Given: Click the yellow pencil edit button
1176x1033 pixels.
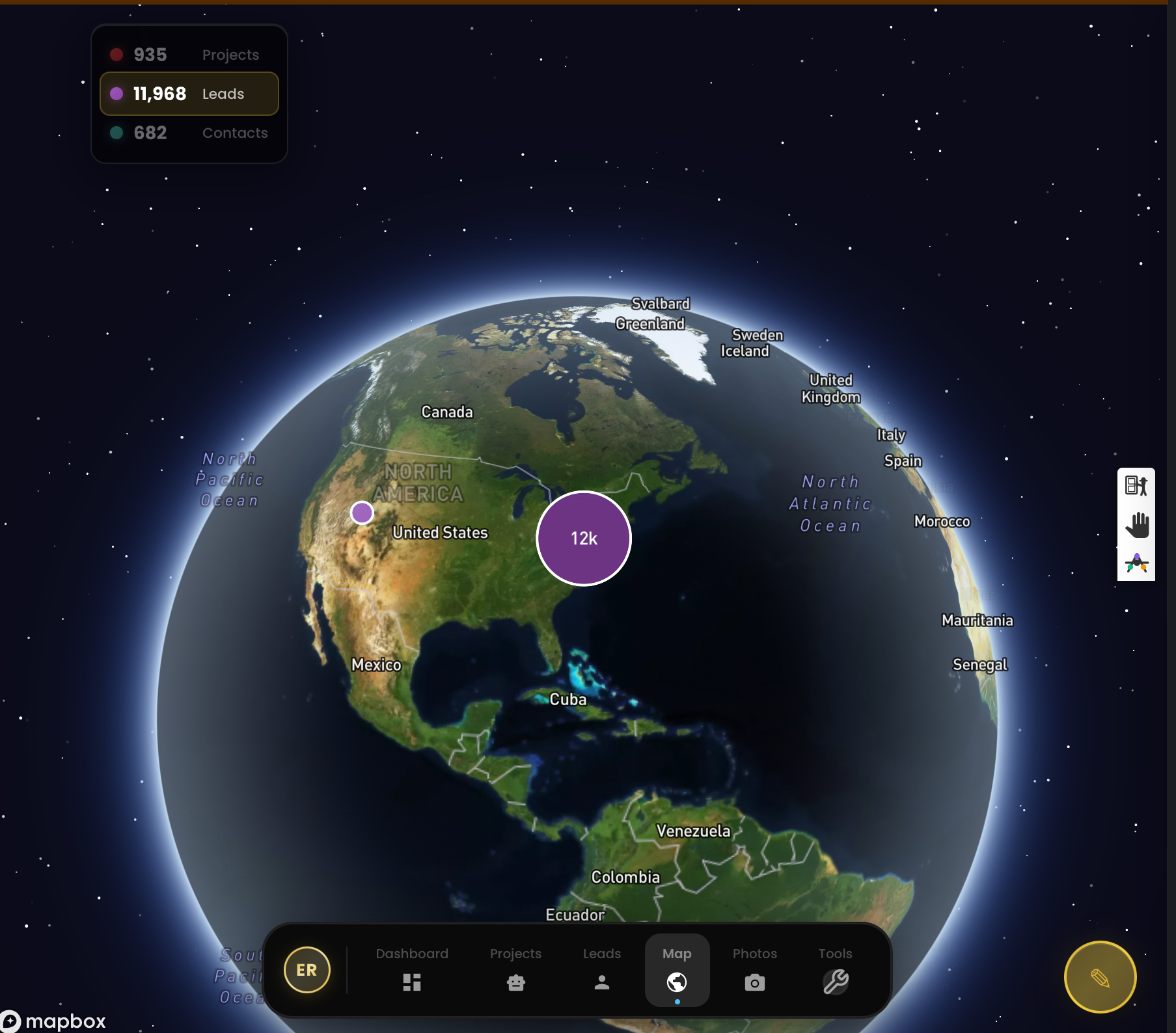Looking at the screenshot, I should tap(1100, 976).
